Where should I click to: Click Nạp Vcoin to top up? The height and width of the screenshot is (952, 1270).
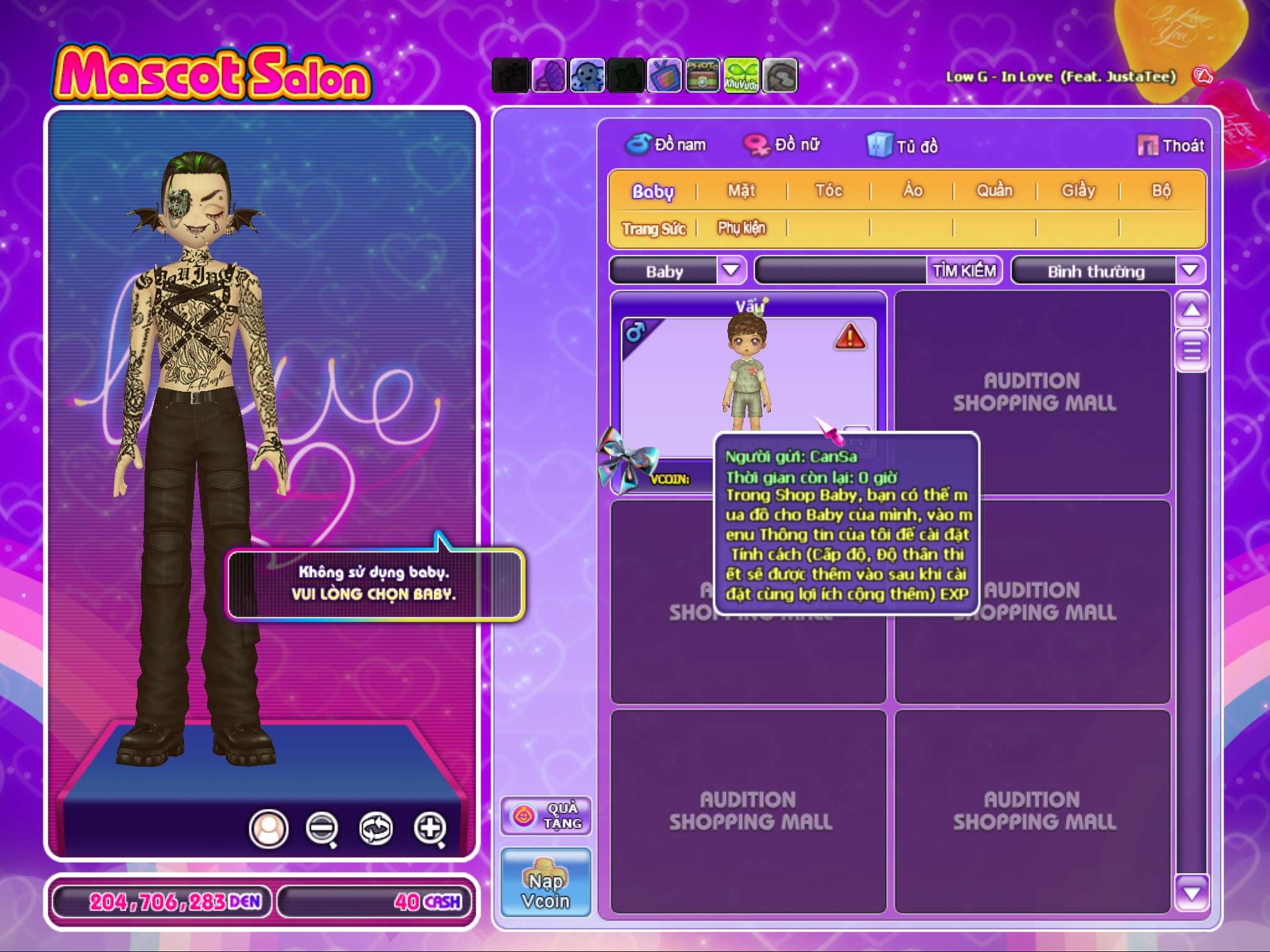546,883
